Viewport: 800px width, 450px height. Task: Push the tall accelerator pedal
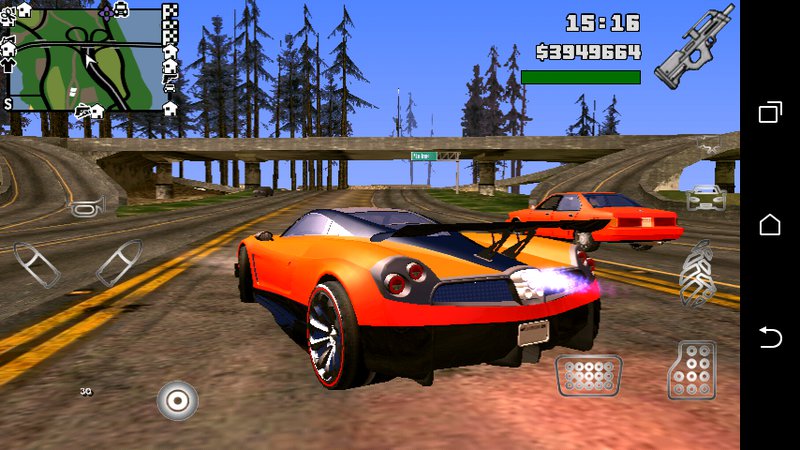(691, 370)
